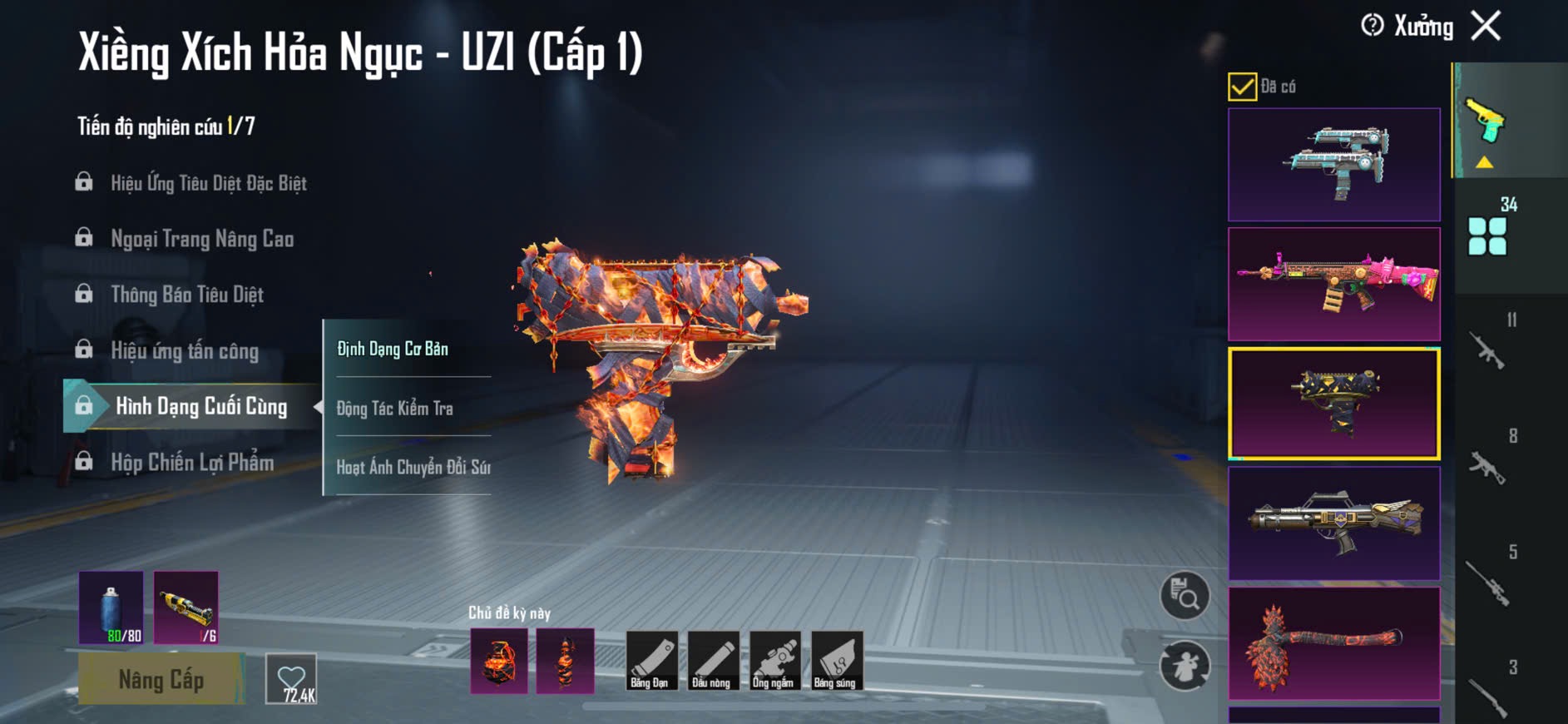Open the Băng Đạn magazine attachment slot

tap(650, 661)
